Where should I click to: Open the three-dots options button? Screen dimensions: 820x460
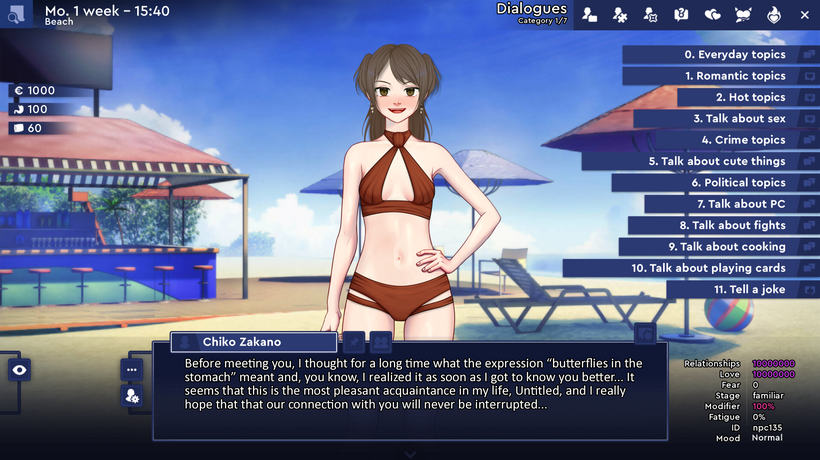(132, 369)
